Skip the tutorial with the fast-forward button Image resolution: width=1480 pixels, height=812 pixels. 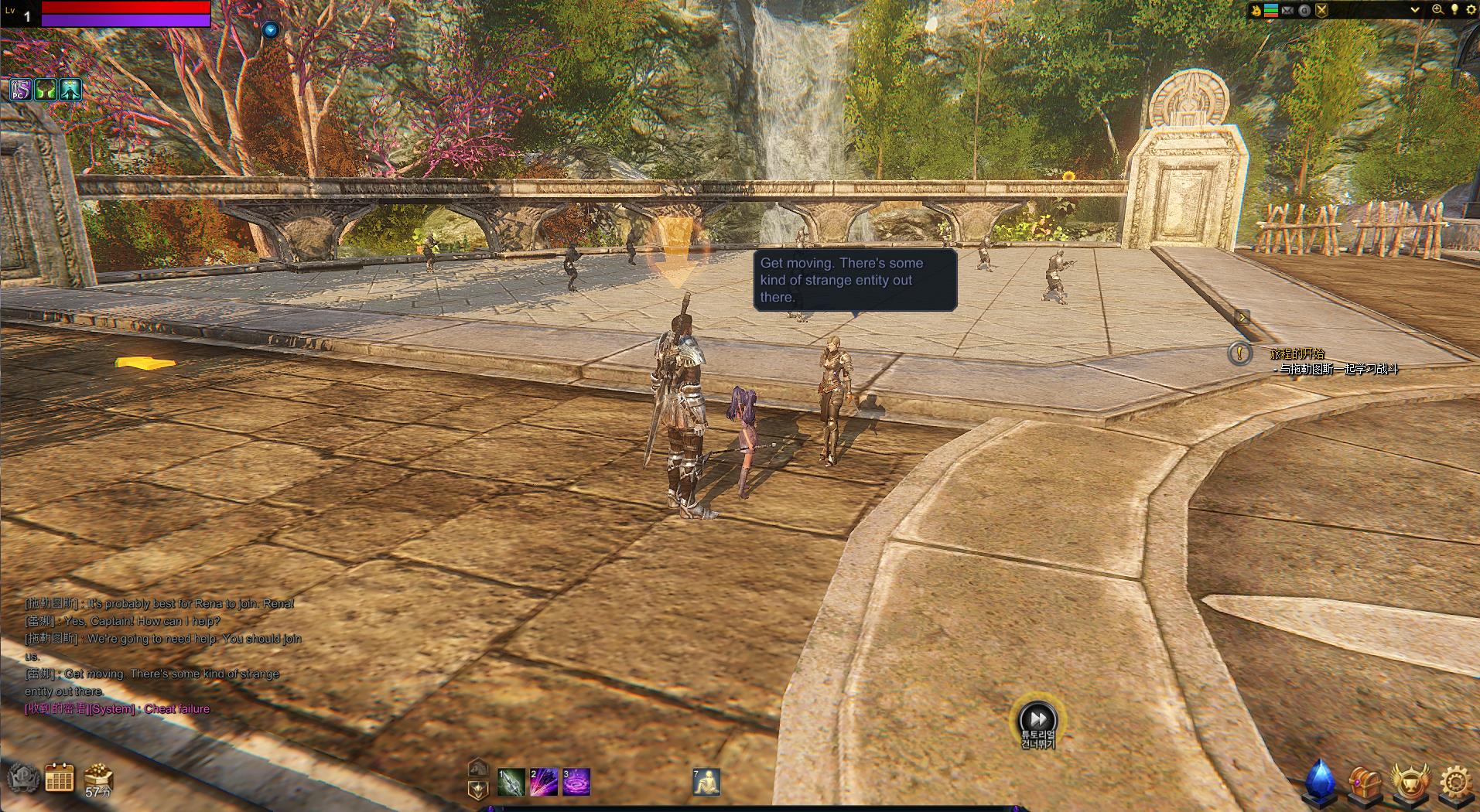pyautogui.click(x=1037, y=718)
